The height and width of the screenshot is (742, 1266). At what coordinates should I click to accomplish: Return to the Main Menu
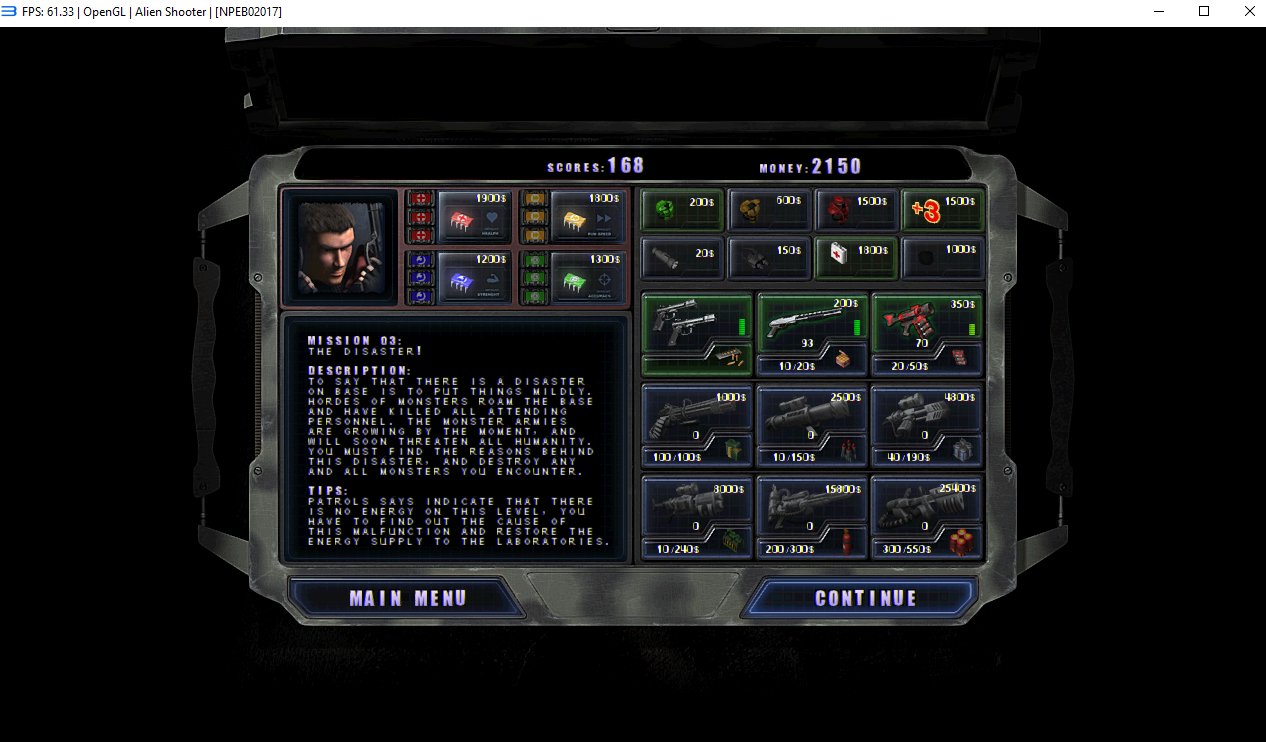coord(407,598)
